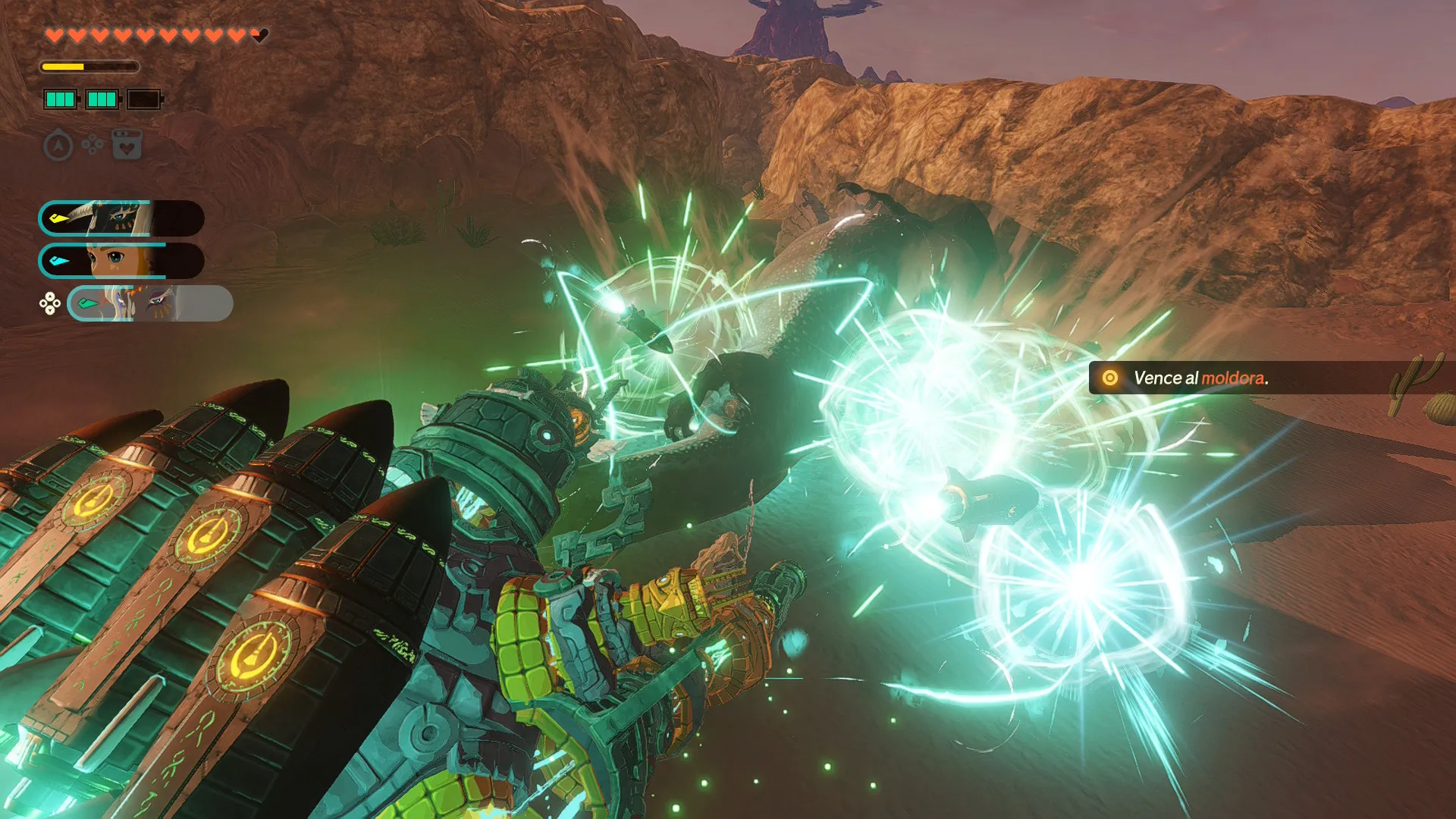Open the heart pouch item icon

(127, 144)
